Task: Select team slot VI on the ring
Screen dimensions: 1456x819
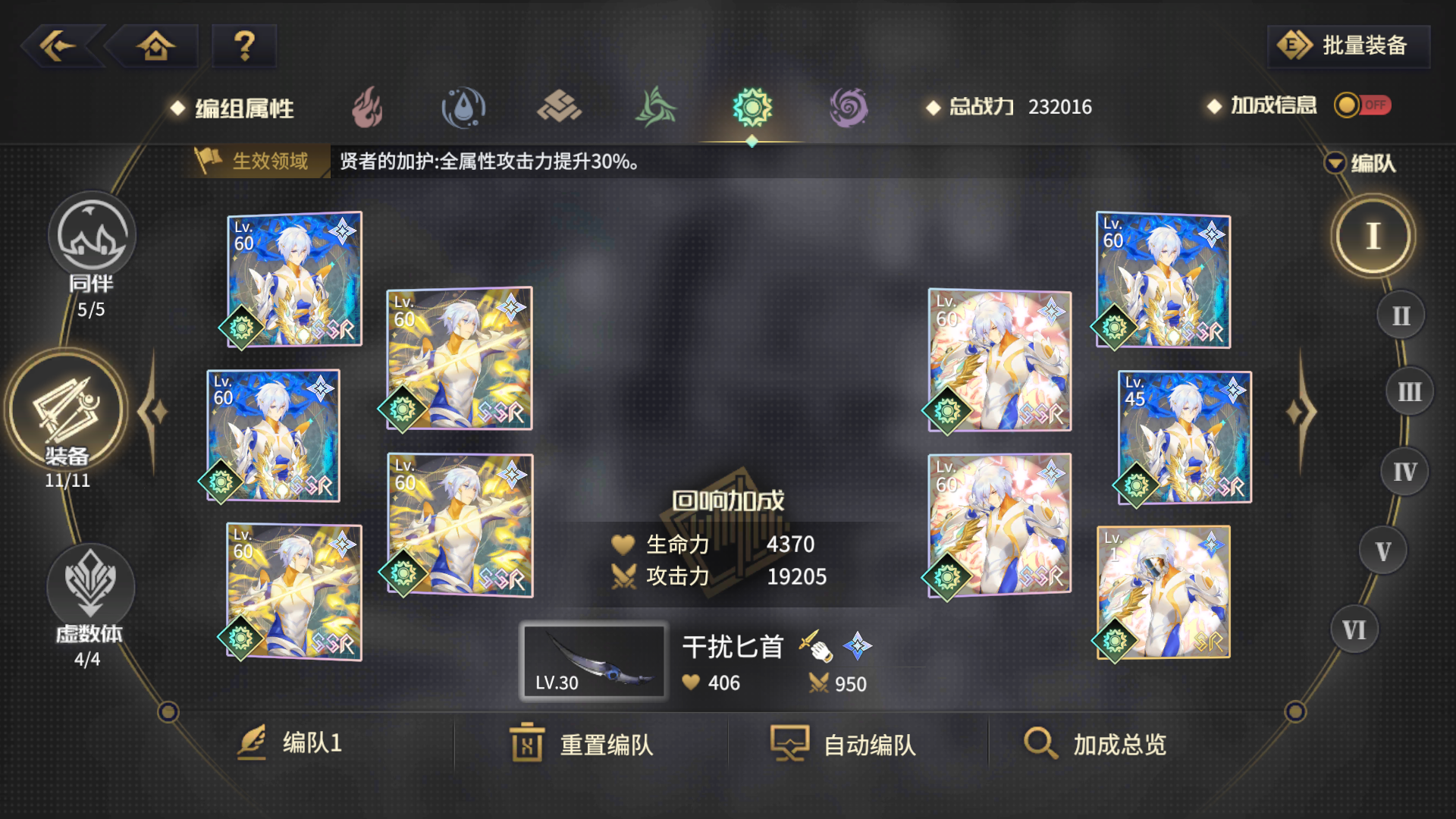Action: click(x=1354, y=628)
